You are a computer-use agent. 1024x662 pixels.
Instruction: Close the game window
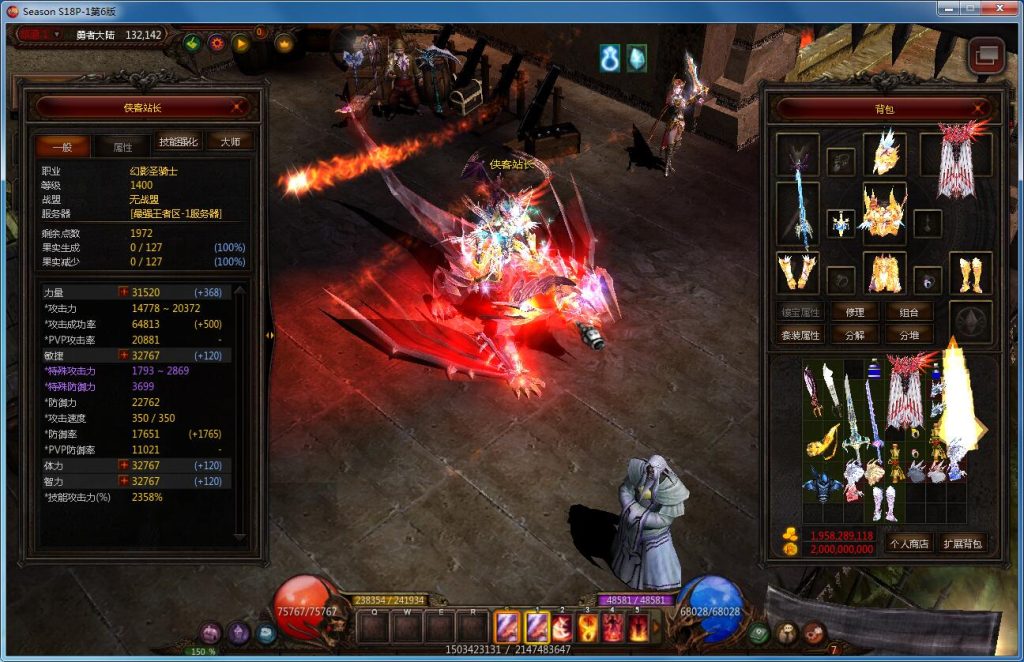point(999,9)
